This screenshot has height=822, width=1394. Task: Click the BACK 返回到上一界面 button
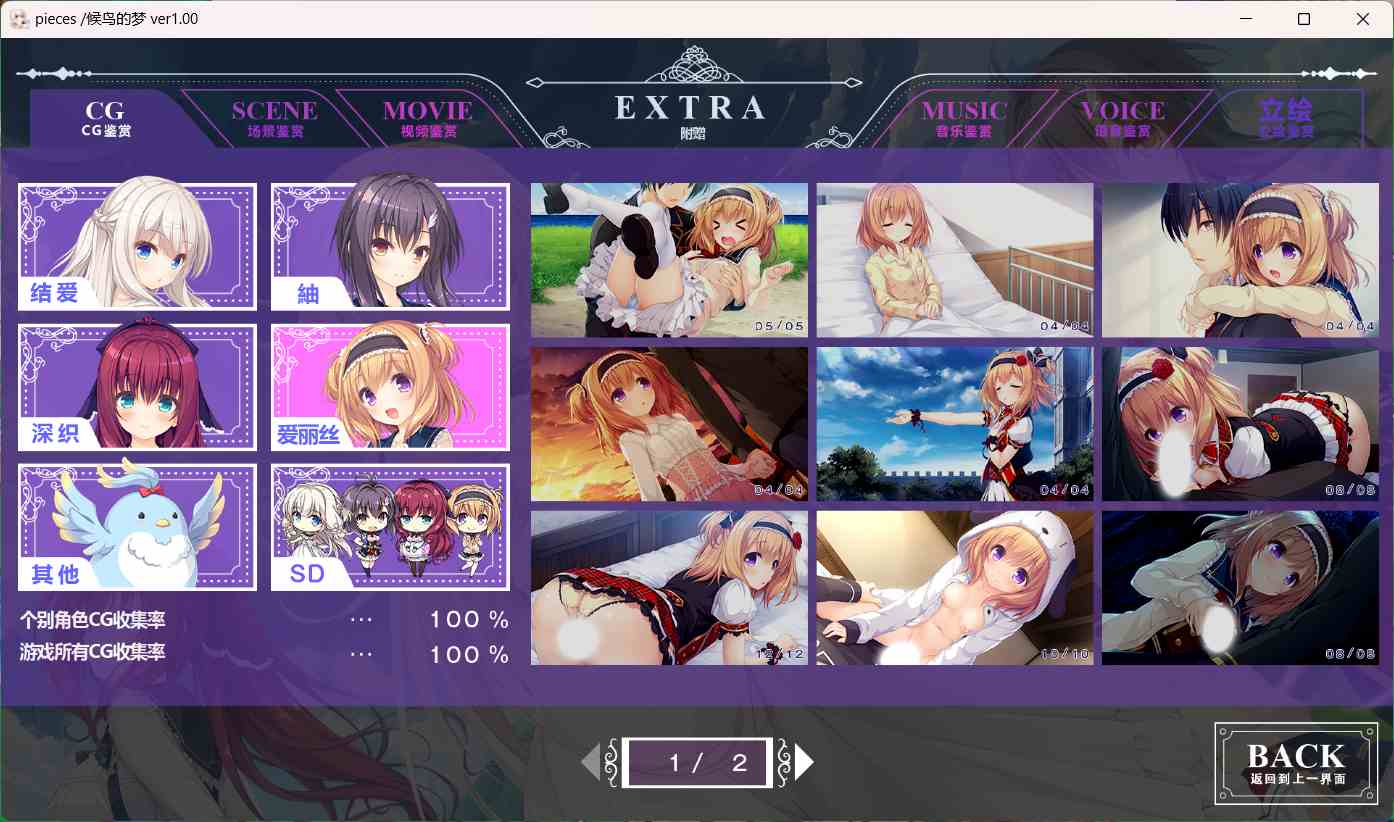(x=1296, y=763)
